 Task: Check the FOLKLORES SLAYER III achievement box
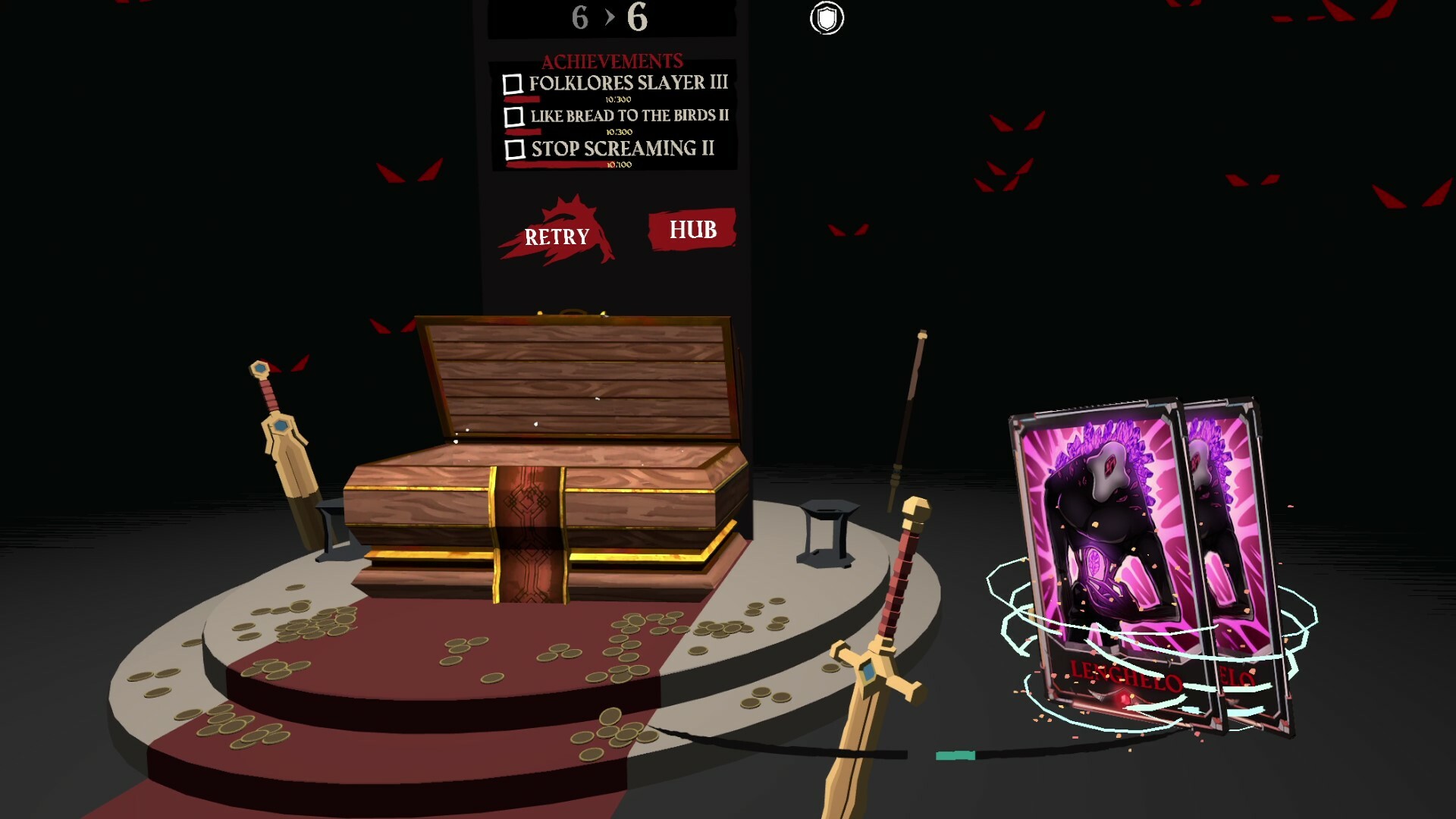click(515, 83)
